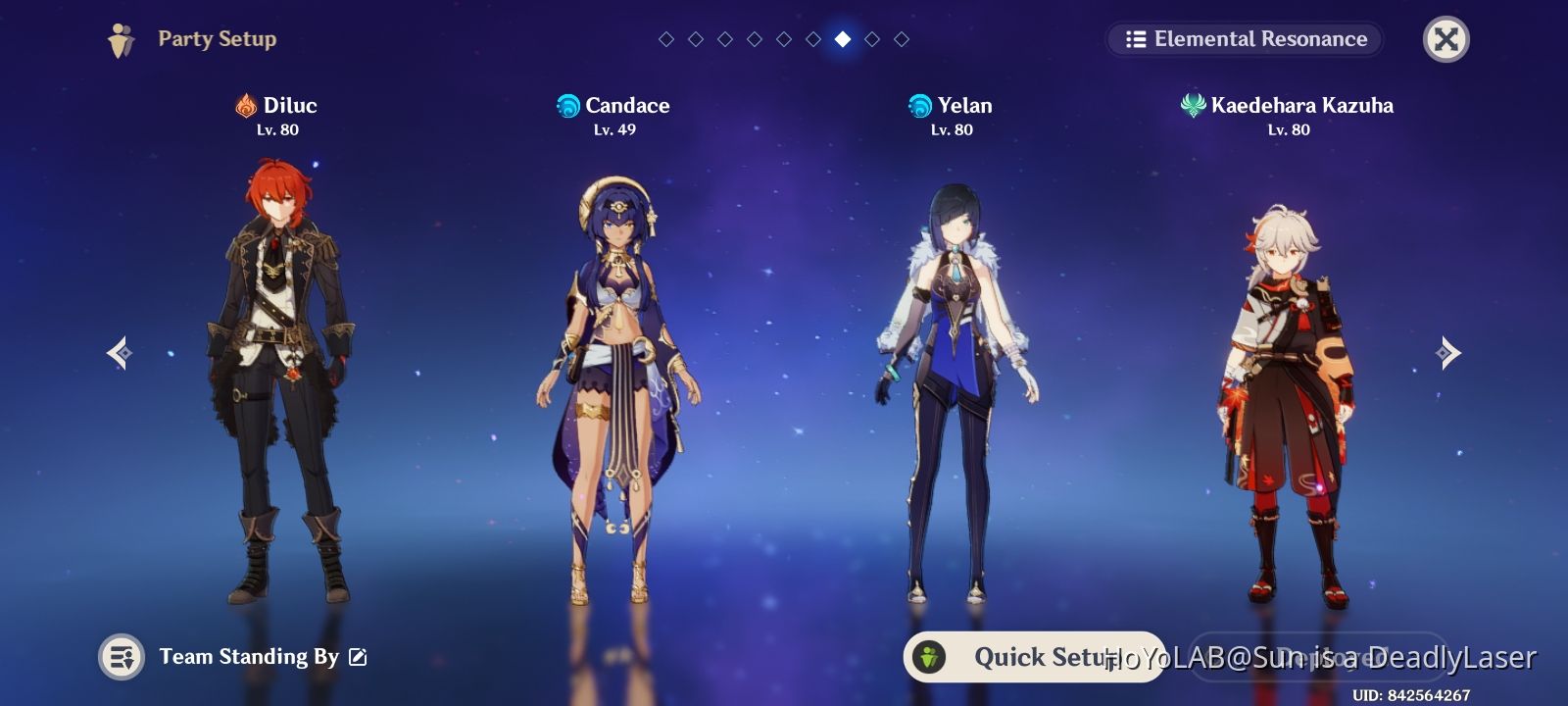The height and width of the screenshot is (706, 1568).
Task: Navigate right using the next party arrow
Action: click(x=1448, y=352)
